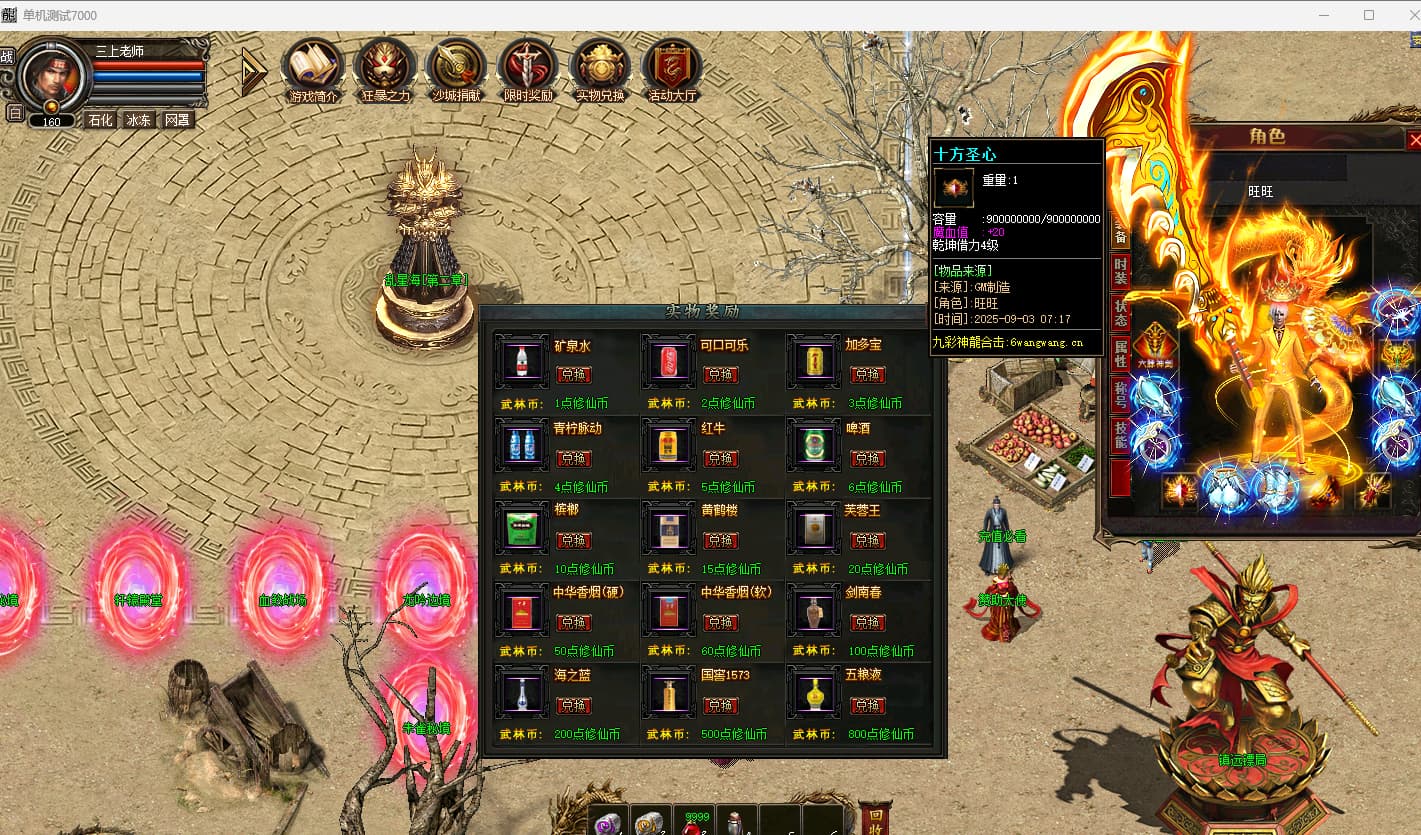The height and width of the screenshot is (835, 1421).
Task: Close the 角色 character panel
Action: [1414, 140]
